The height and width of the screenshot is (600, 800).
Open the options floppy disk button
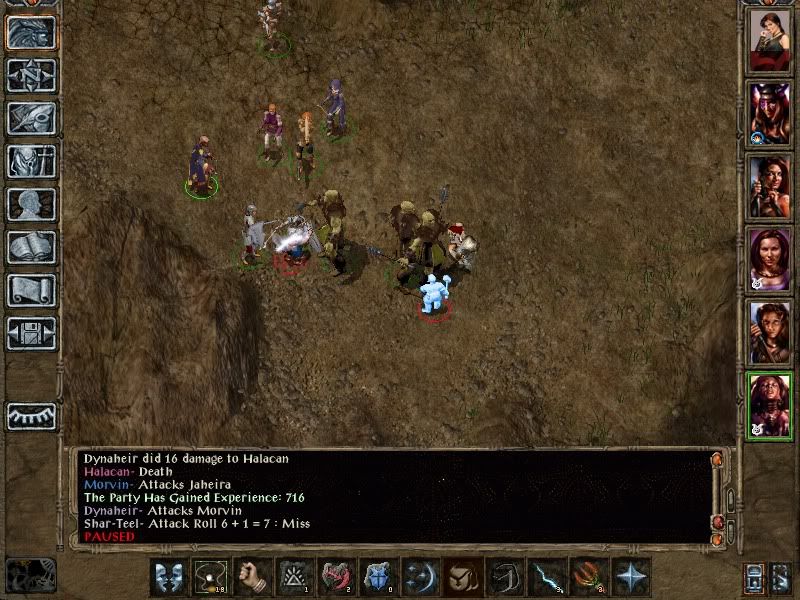(31, 333)
